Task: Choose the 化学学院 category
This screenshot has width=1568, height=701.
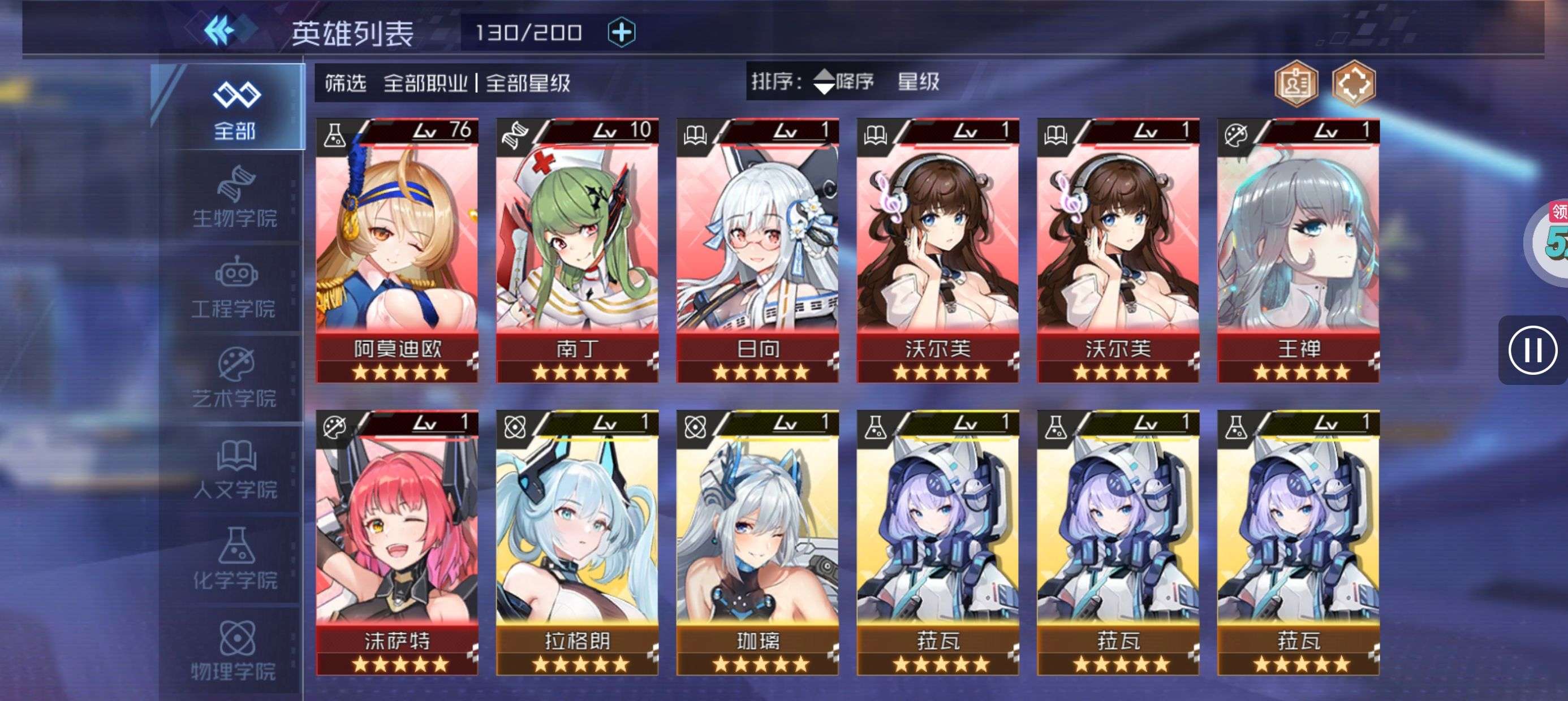Action: pos(235,560)
